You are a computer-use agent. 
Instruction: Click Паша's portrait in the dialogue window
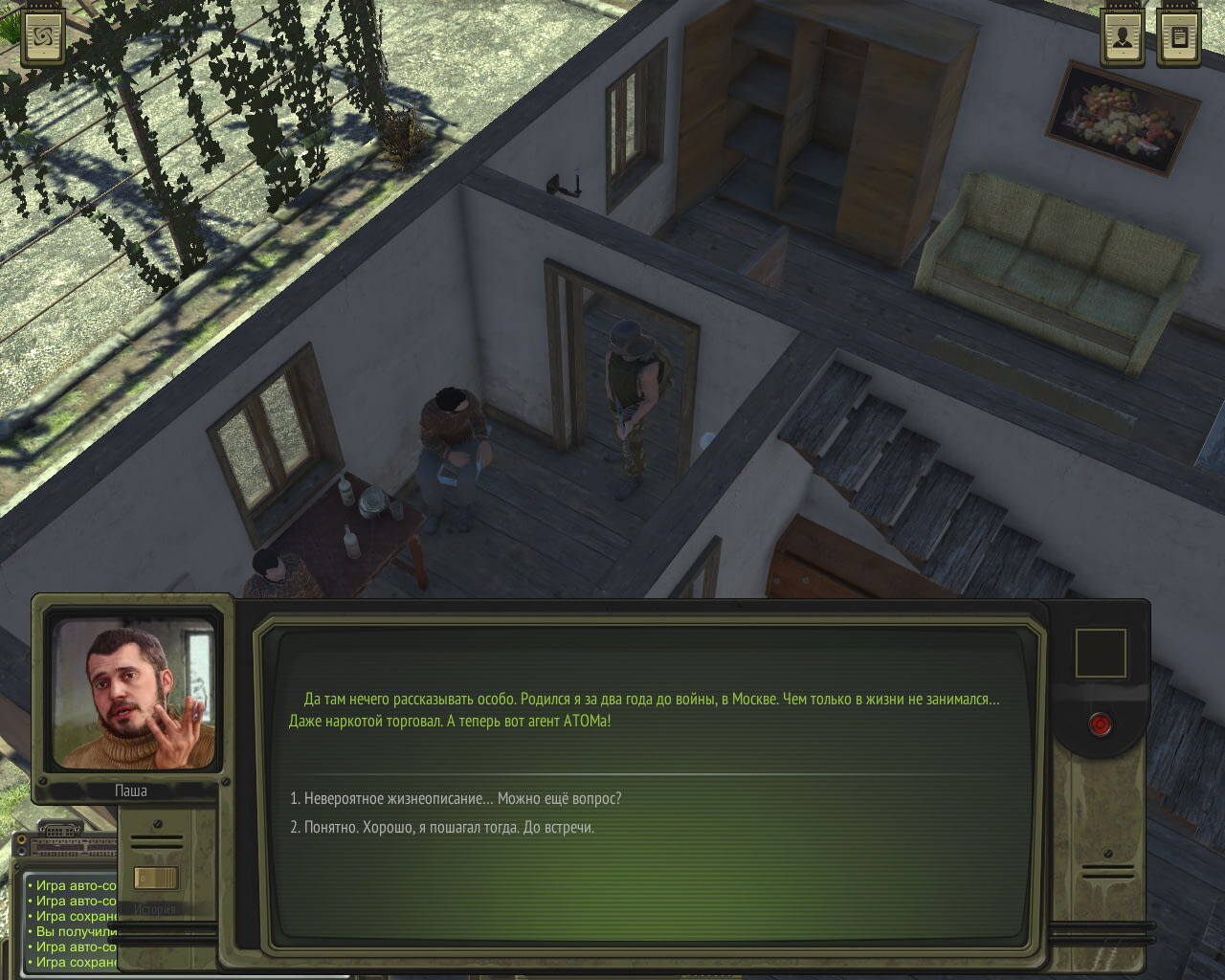click(x=134, y=693)
